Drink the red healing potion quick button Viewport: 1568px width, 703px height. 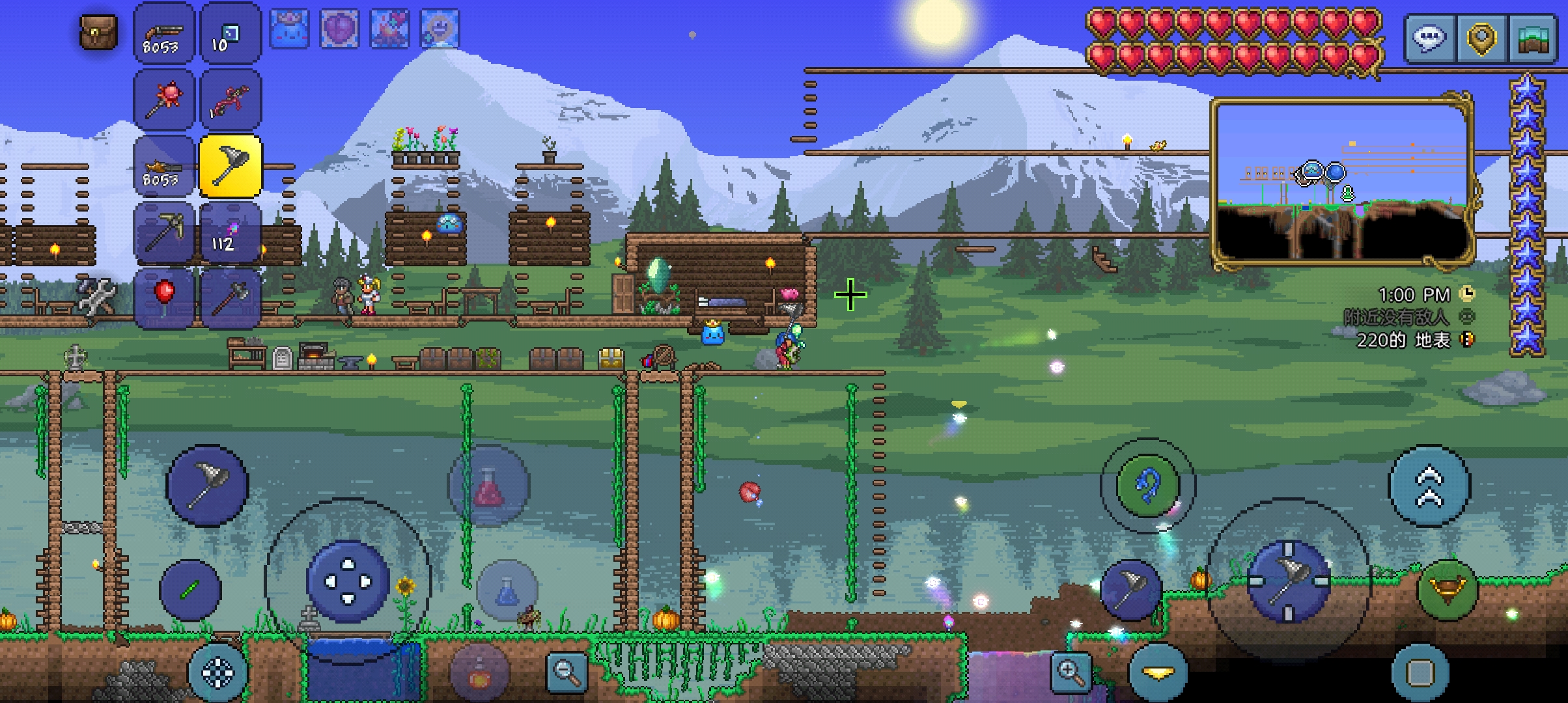point(489,485)
